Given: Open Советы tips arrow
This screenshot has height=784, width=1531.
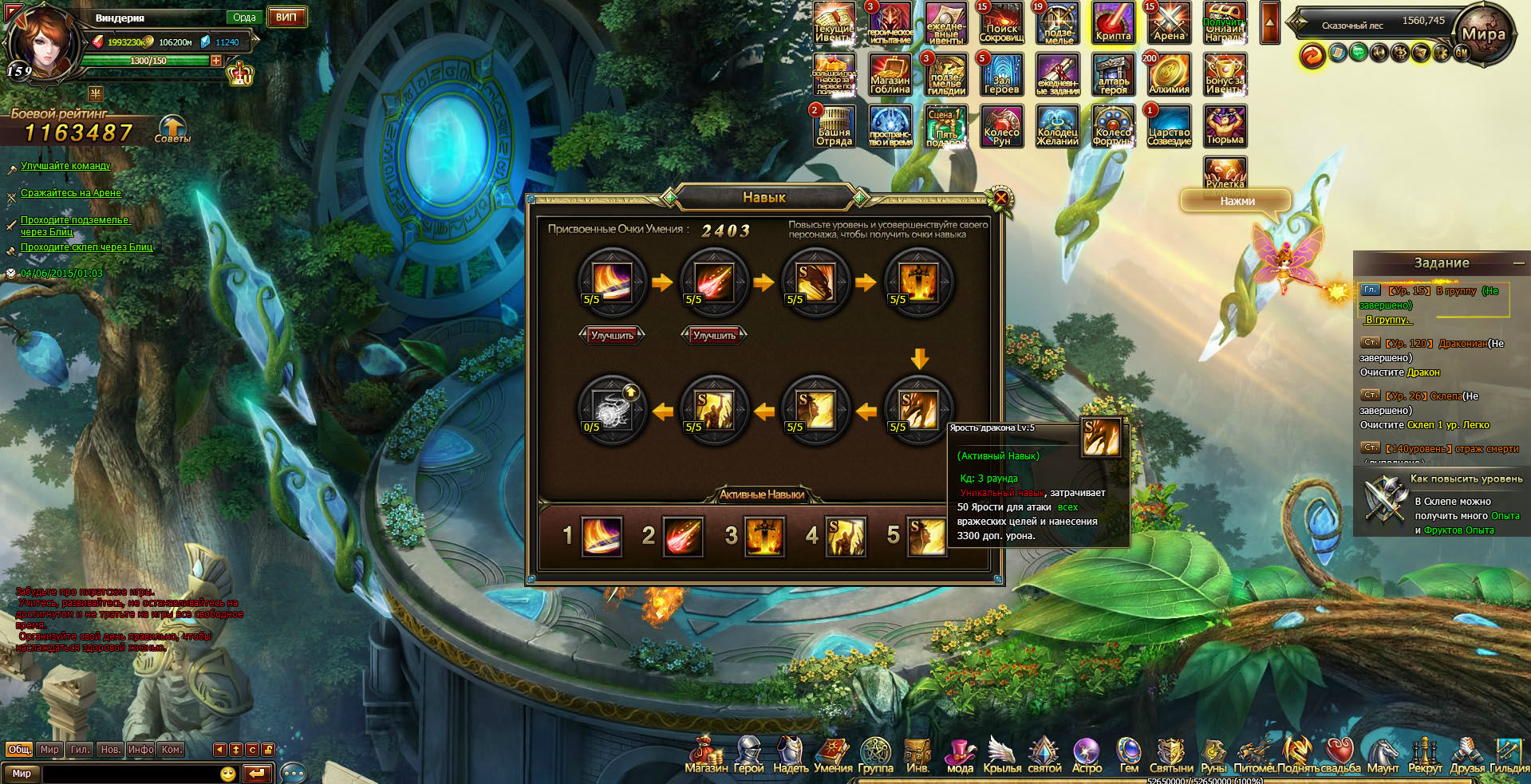Looking at the screenshot, I should [172, 128].
